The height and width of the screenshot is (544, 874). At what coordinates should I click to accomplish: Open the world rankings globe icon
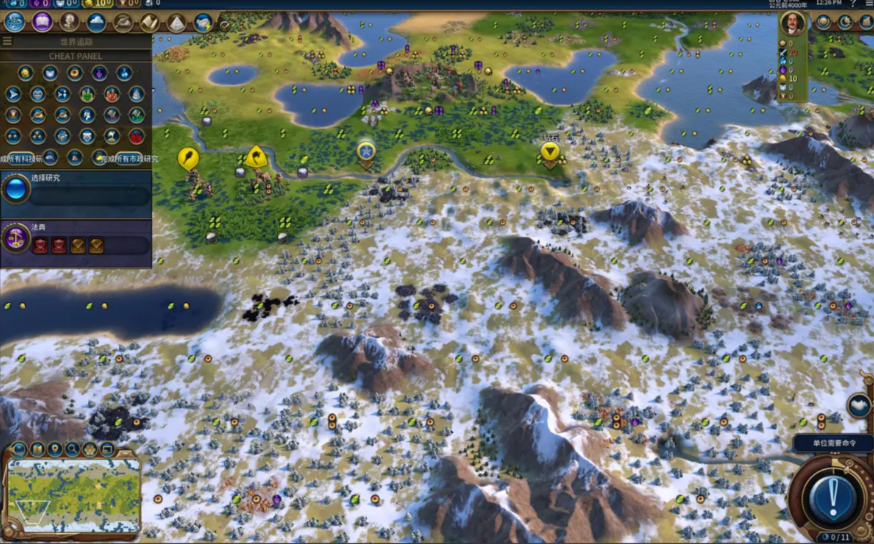204,22
